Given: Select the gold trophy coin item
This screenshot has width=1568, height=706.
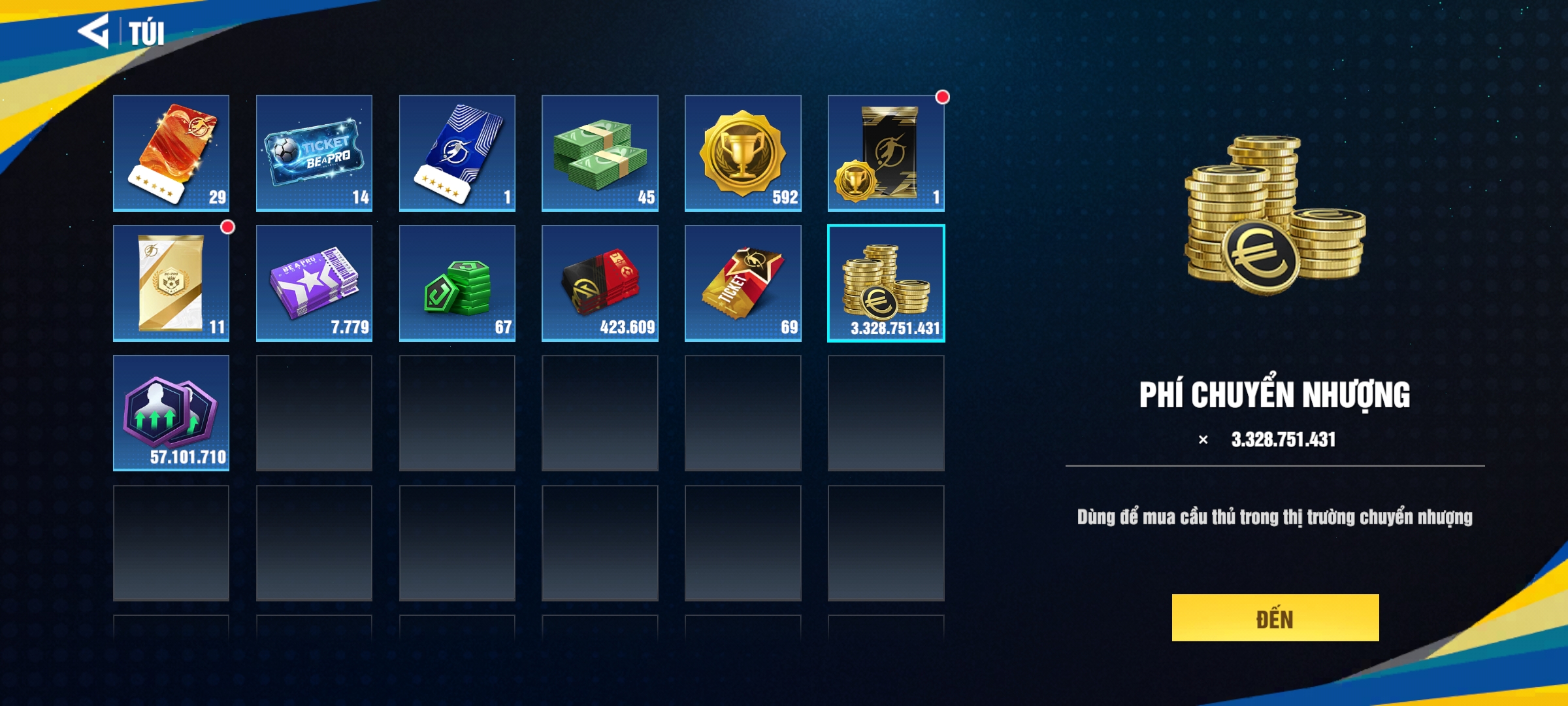Looking at the screenshot, I should coord(743,153).
